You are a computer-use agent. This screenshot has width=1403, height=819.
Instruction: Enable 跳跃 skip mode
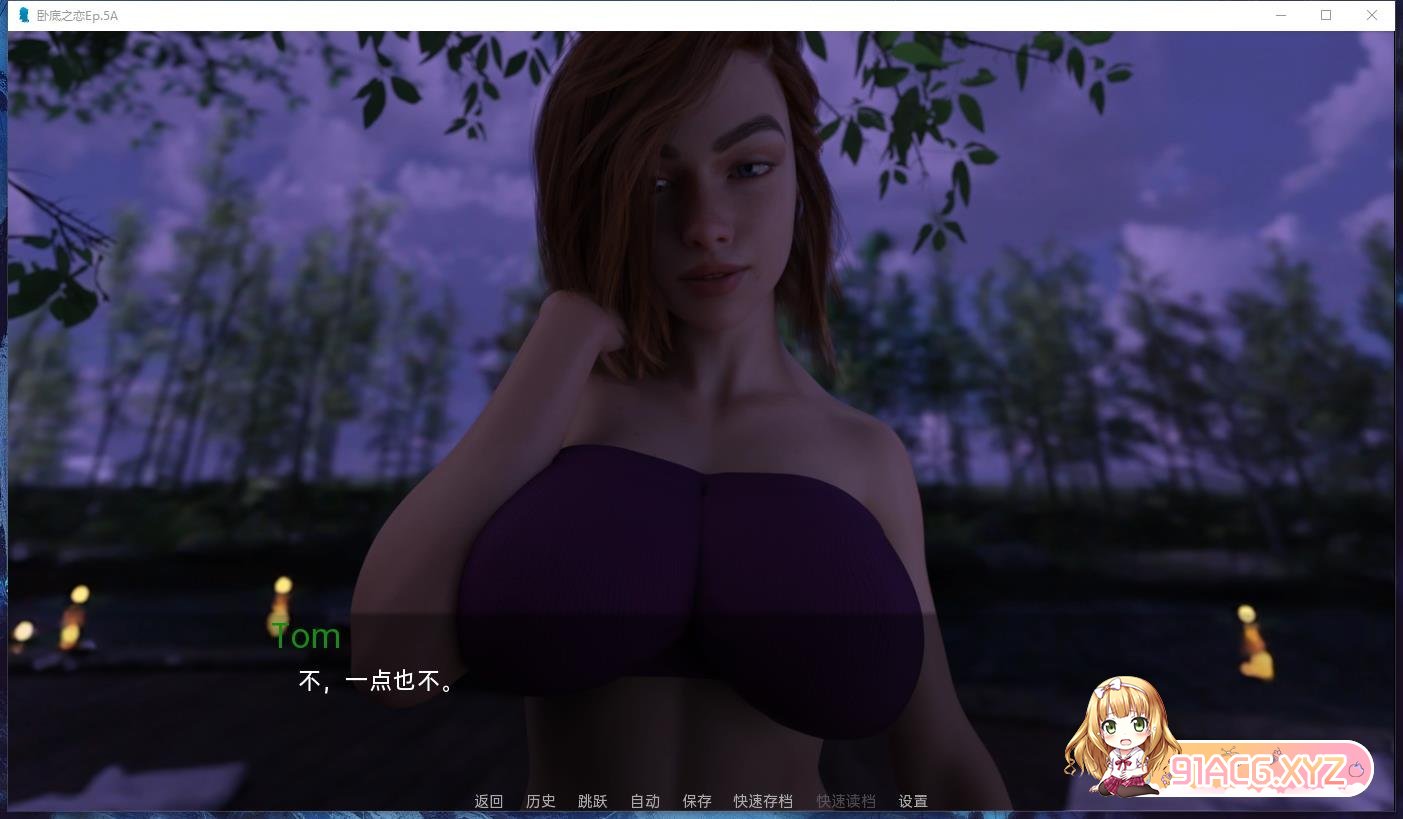click(592, 800)
